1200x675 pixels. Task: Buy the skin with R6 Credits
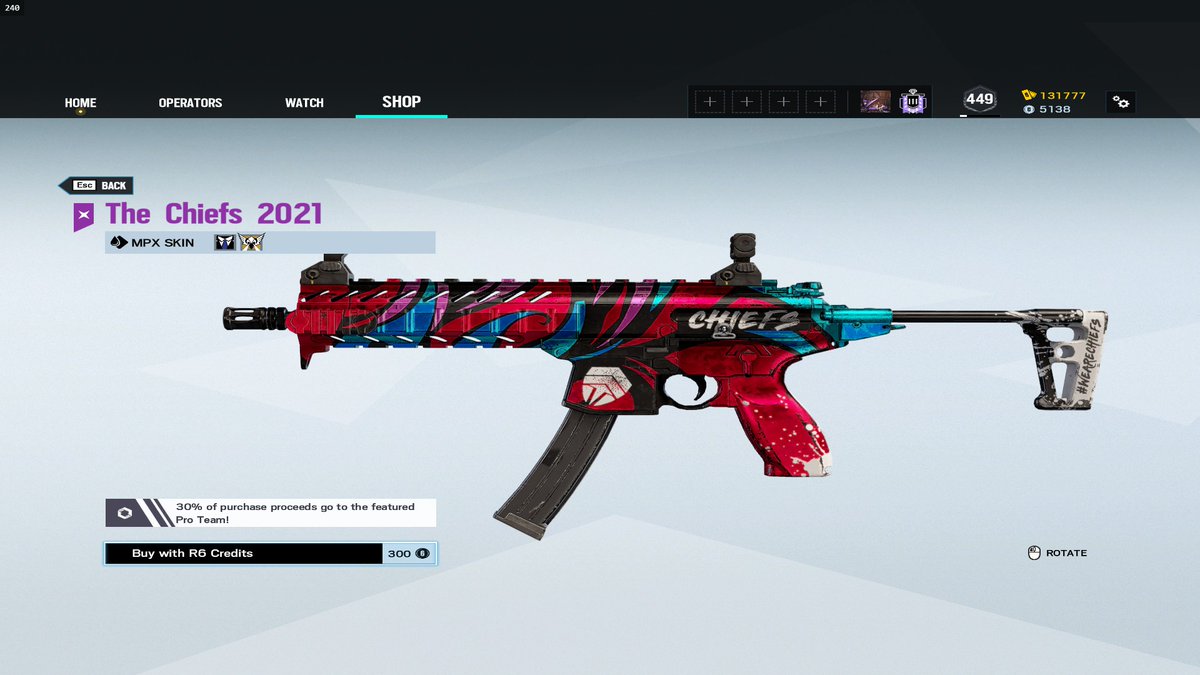click(x=270, y=553)
